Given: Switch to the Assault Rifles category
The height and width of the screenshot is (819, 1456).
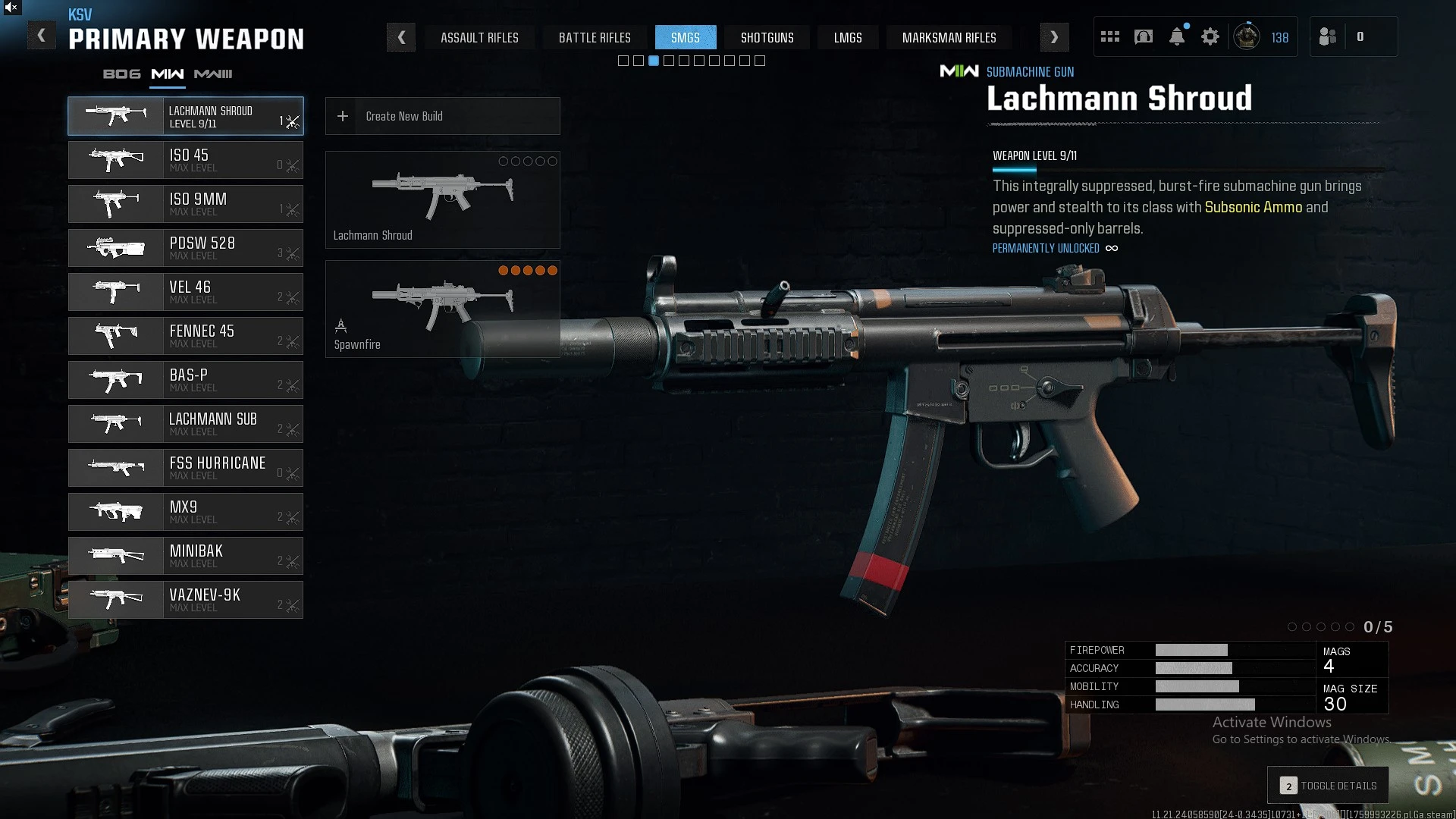Looking at the screenshot, I should click(479, 37).
